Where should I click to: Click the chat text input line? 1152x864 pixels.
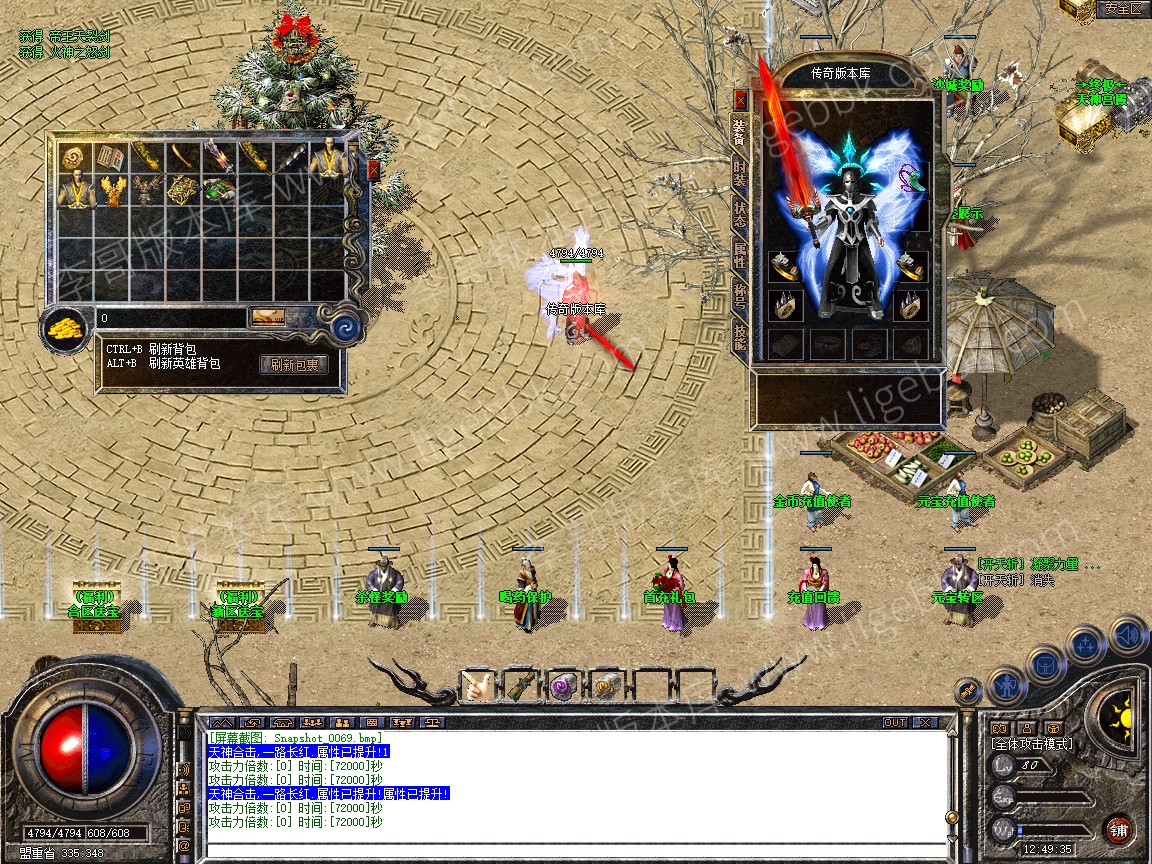point(570,850)
